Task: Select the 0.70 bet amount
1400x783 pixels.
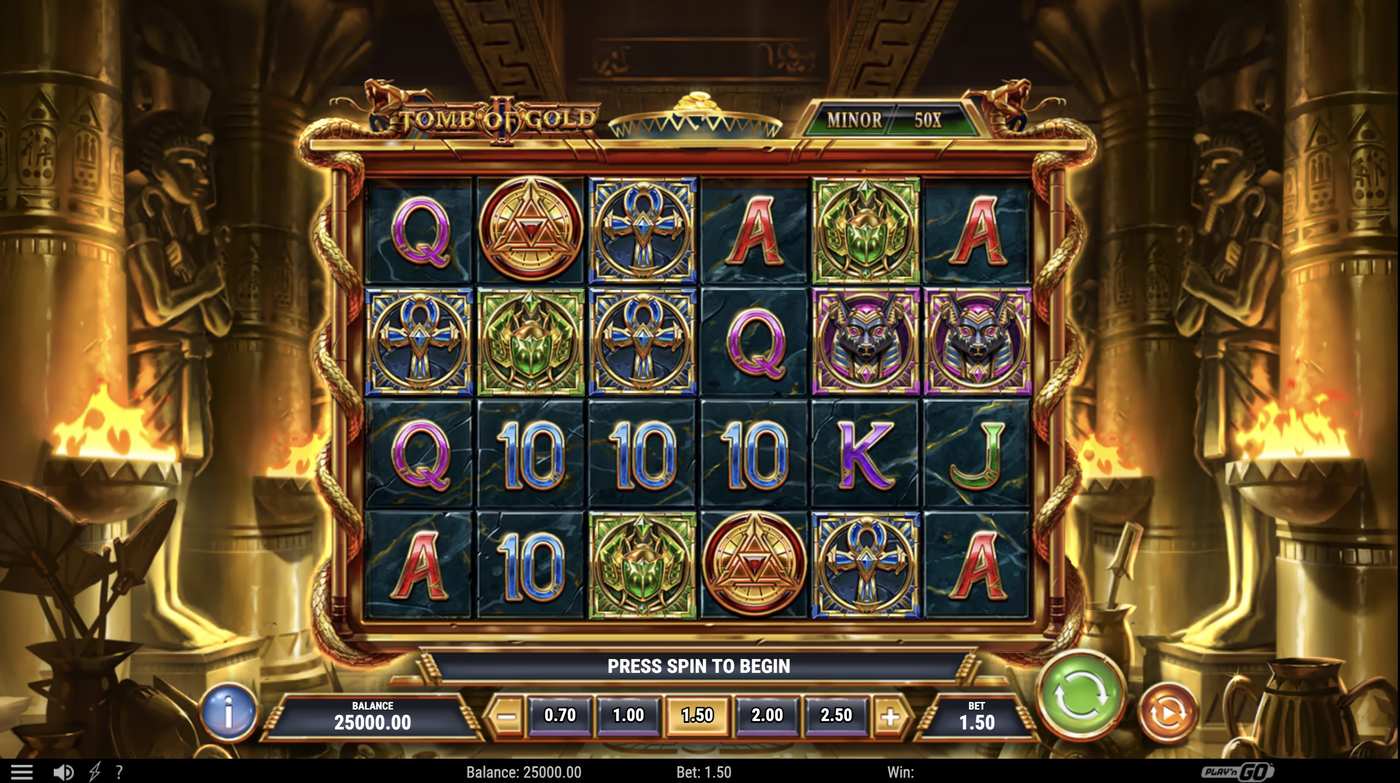Action: 560,716
